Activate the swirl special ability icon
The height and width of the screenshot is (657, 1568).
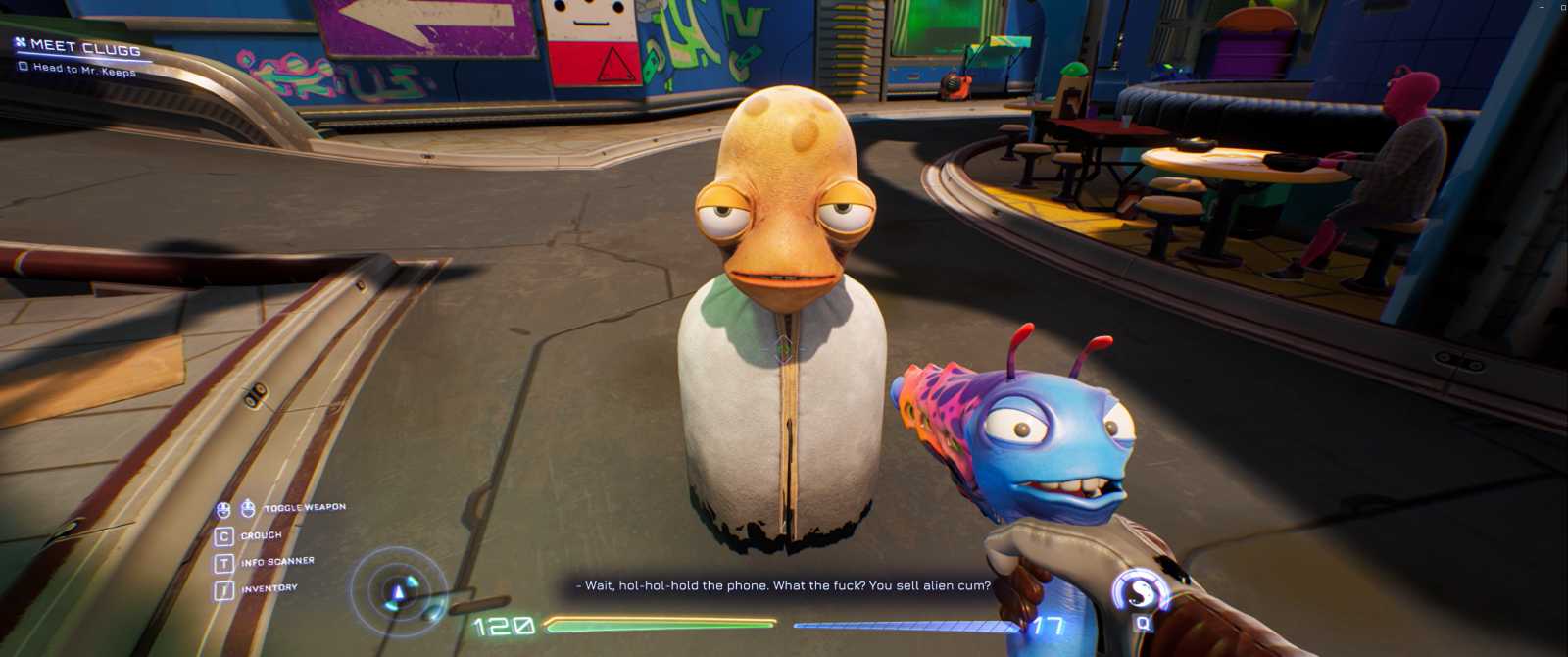click(x=1141, y=591)
